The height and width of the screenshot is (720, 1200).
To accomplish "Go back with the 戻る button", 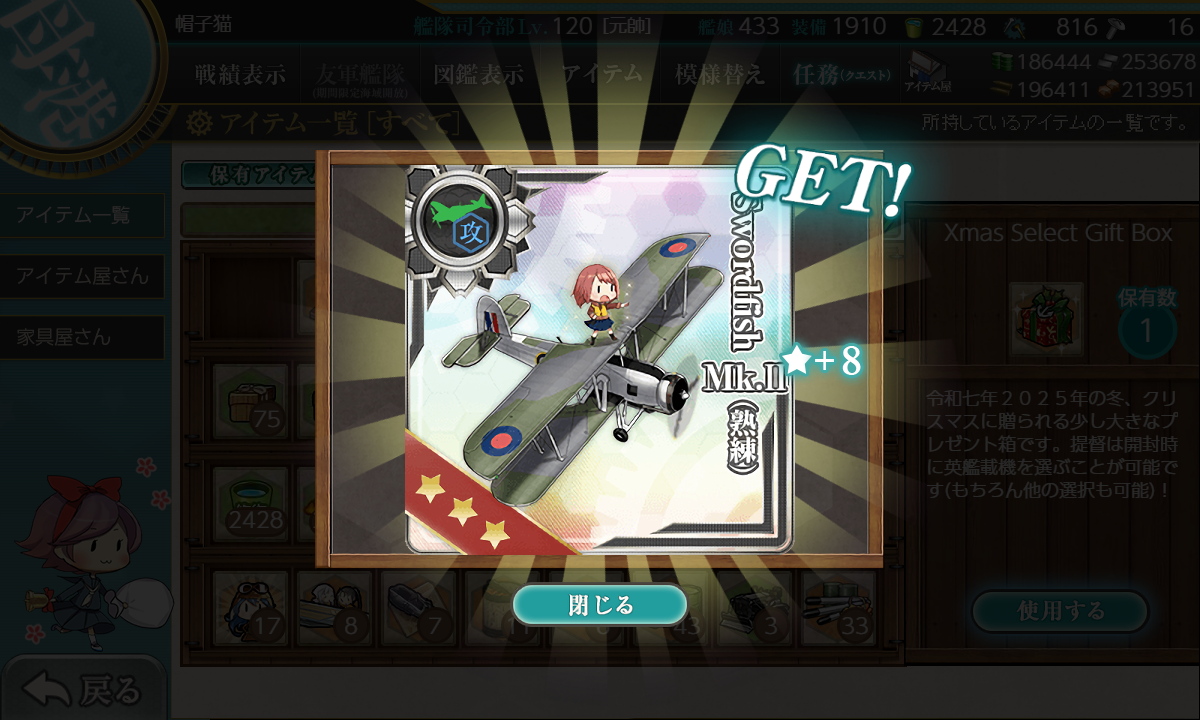I will (x=84, y=689).
